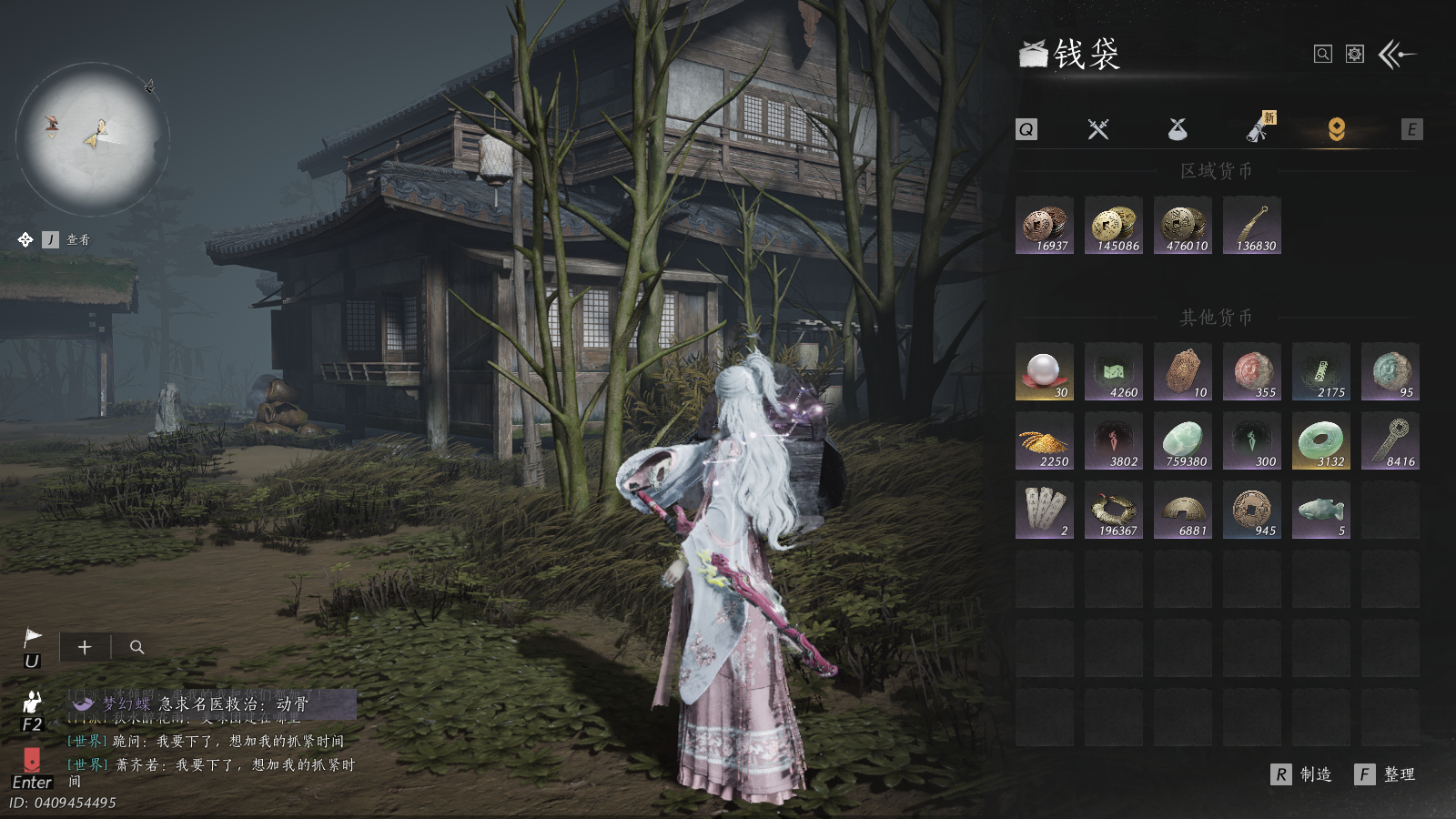
Task: Select the jade fish currency slot
Action: pos(1321,511)
